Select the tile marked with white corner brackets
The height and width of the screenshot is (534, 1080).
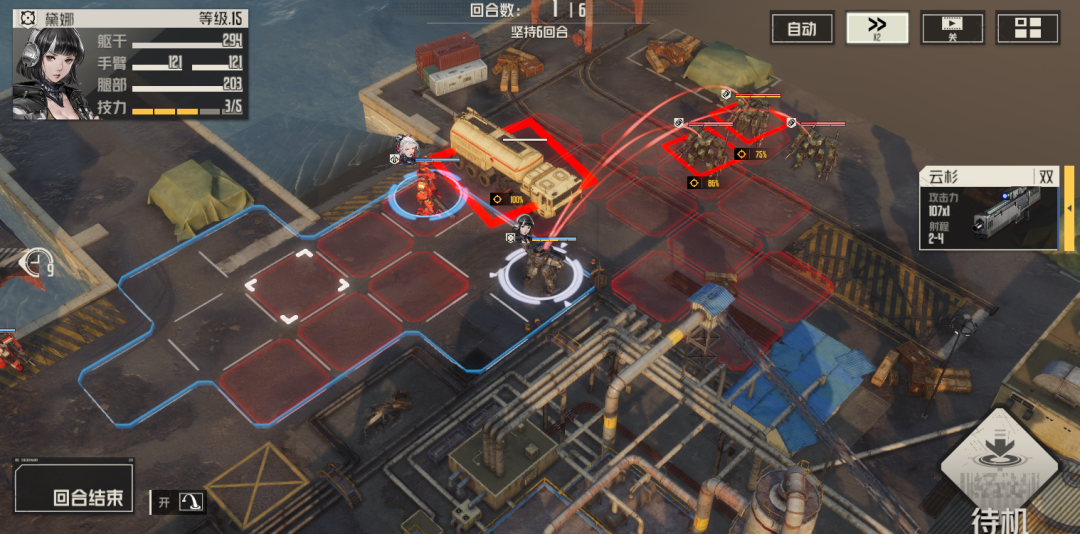(x=297, y=287)
